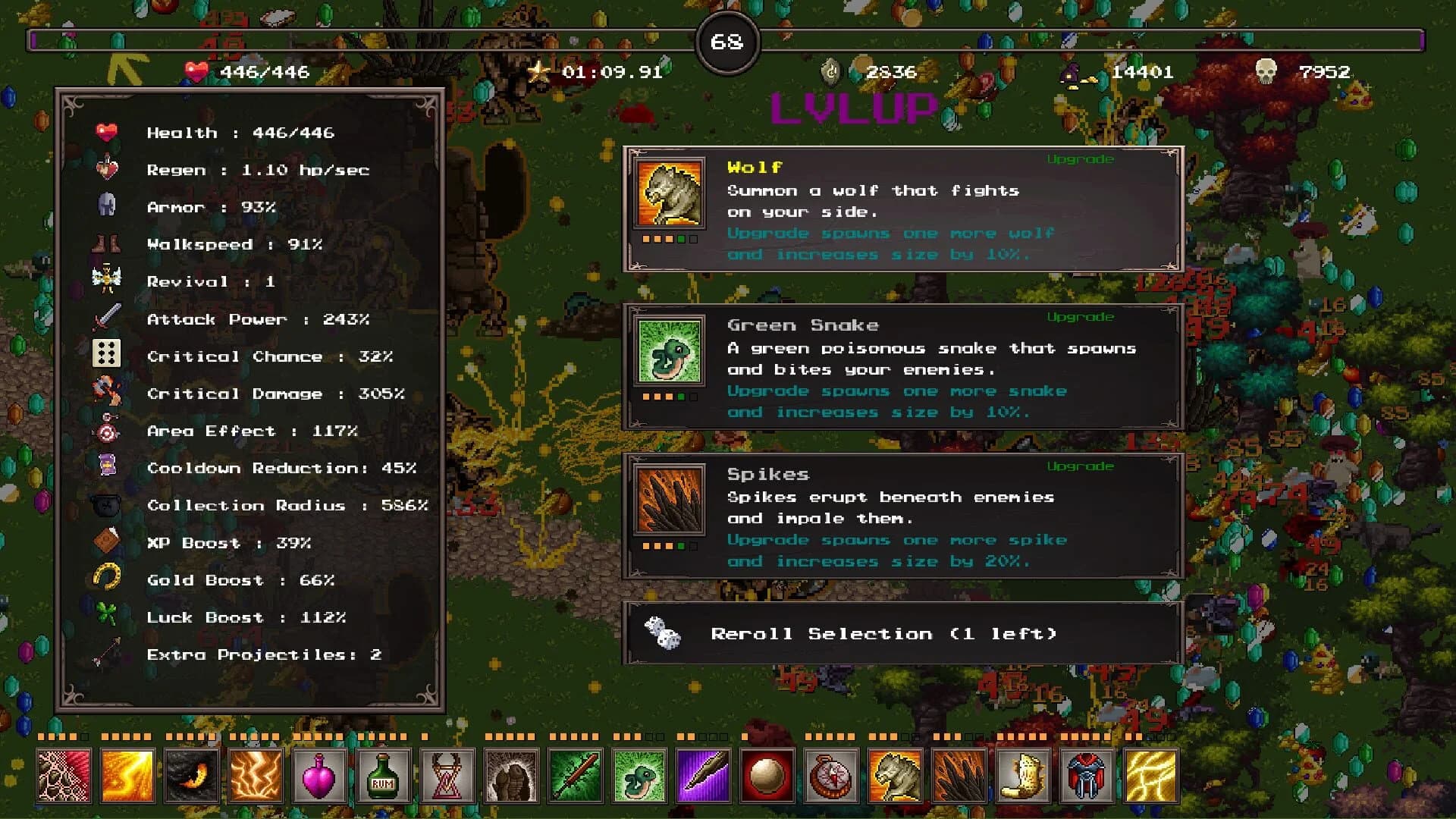The image size is (1456, 819).
Task: Choose the Wolf upgrade card
Action: (902, 209)
